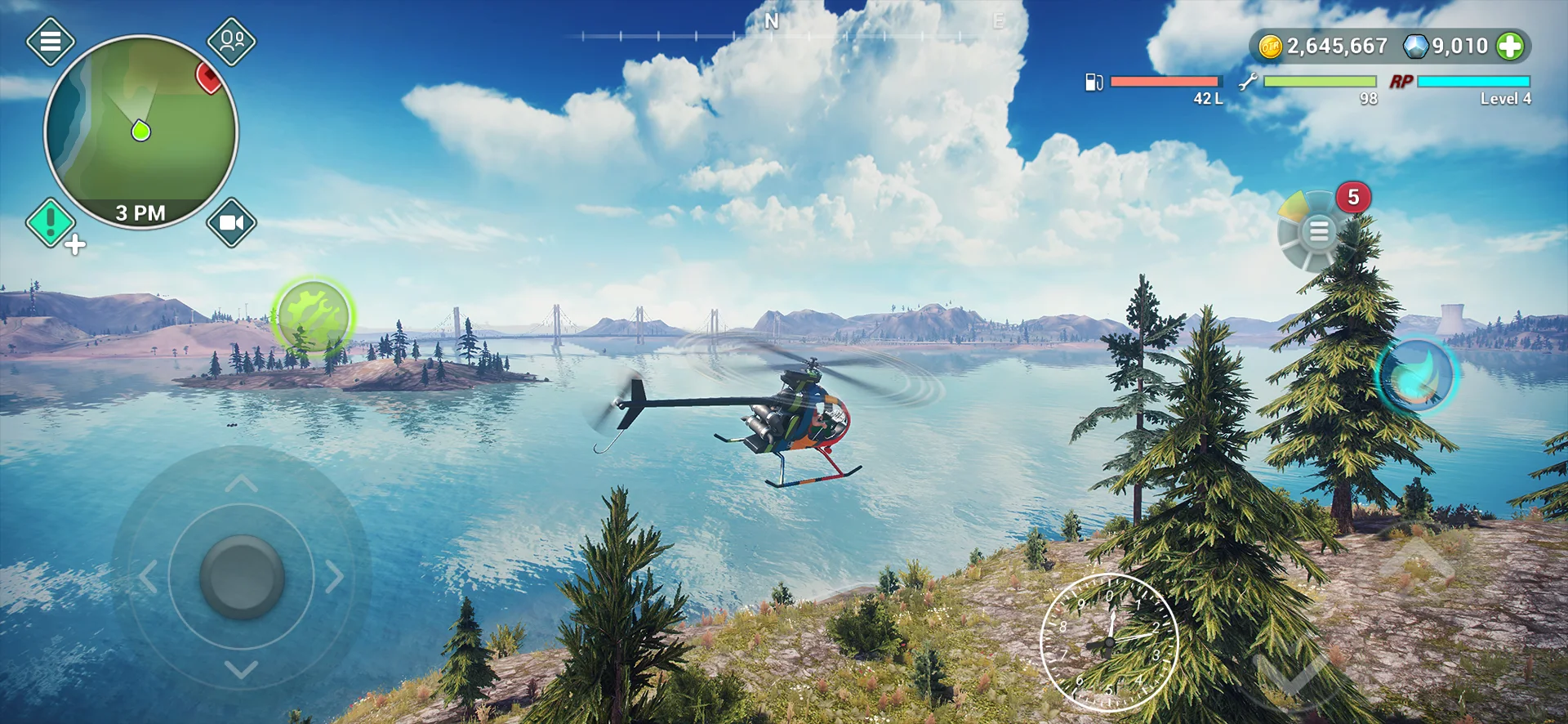Open the players and friends panel
This screenshot has width=1568, height=724.
pyautogui.click(x=231, y=41)
